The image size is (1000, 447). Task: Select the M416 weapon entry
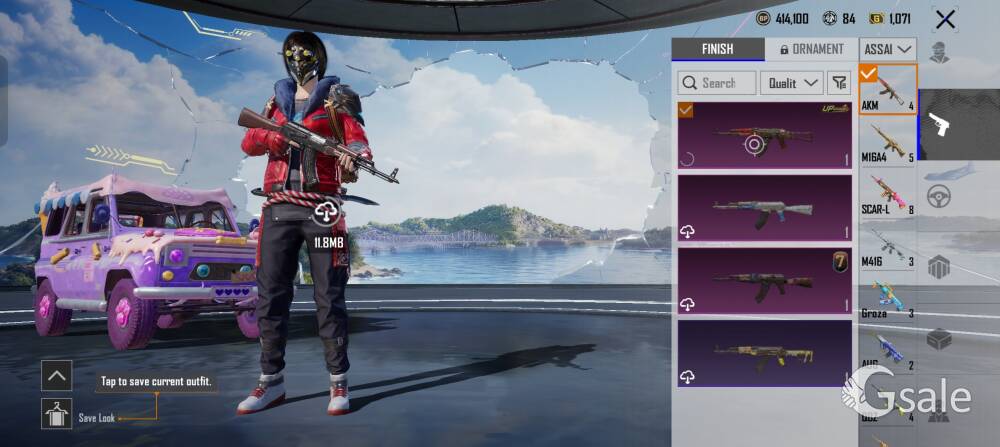point(888,245)
